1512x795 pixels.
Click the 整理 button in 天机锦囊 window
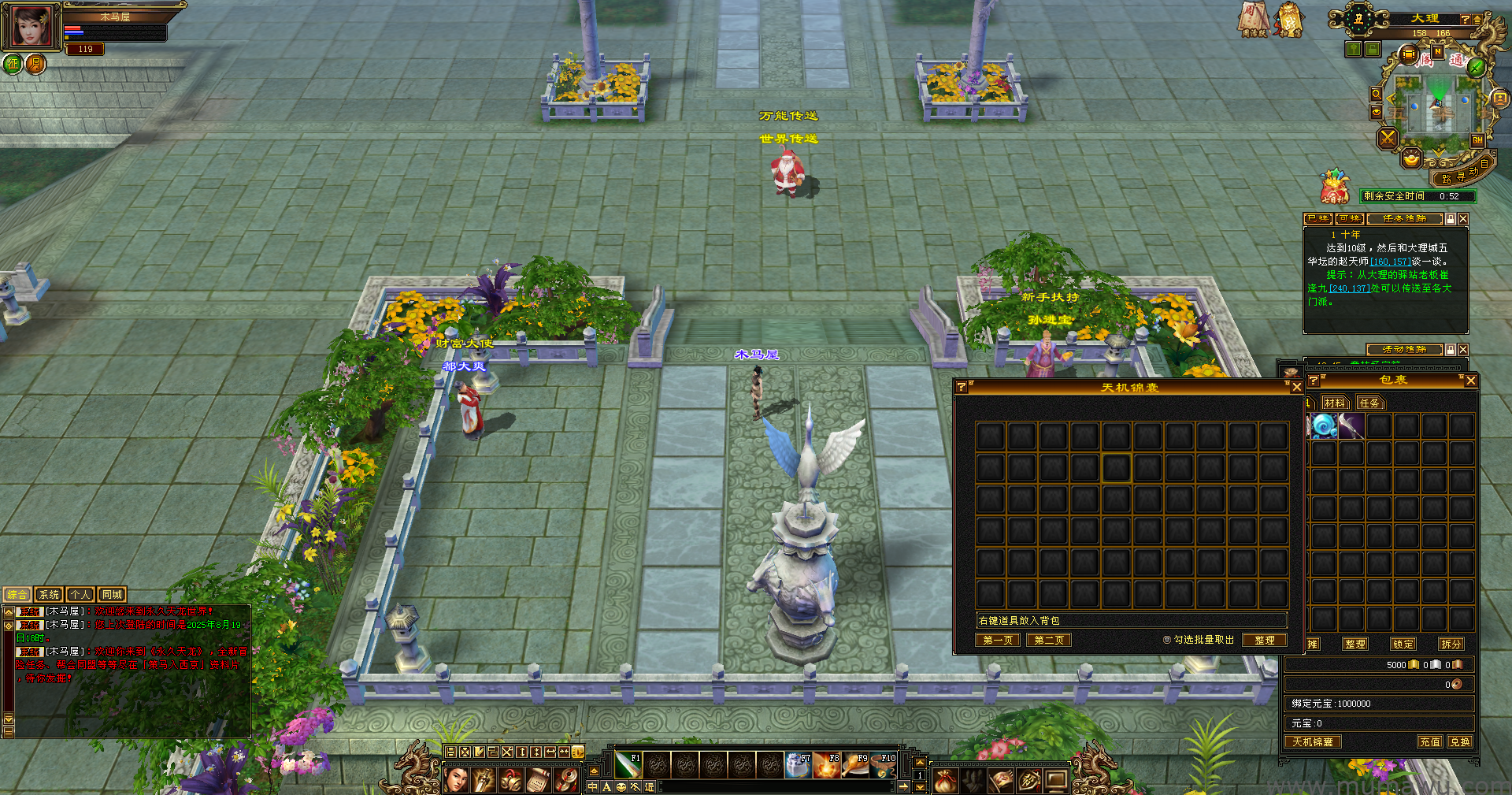pos(1264,640)
